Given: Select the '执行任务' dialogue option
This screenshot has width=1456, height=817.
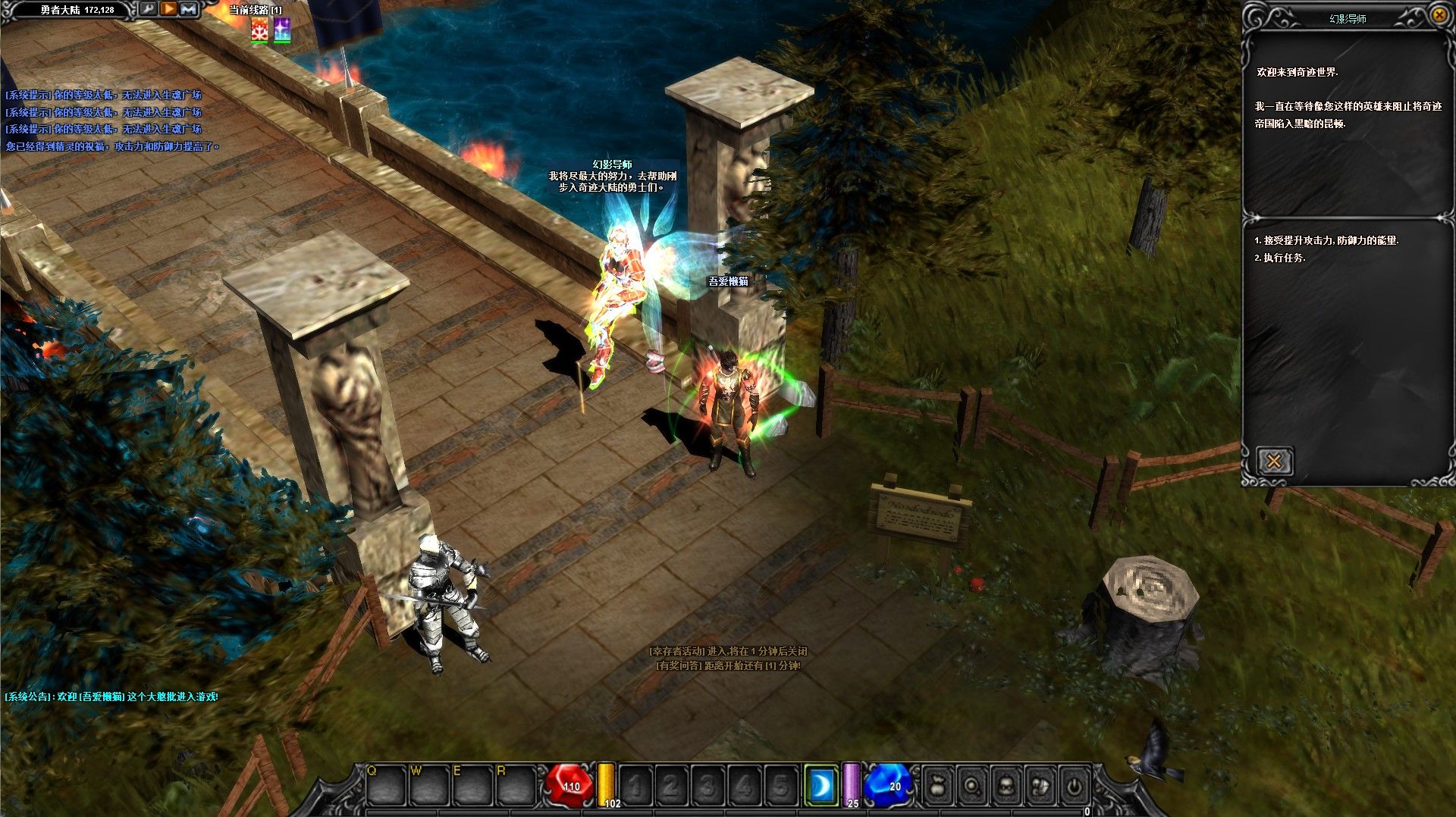Looking at the screenshot, I should coord(1283,258).
